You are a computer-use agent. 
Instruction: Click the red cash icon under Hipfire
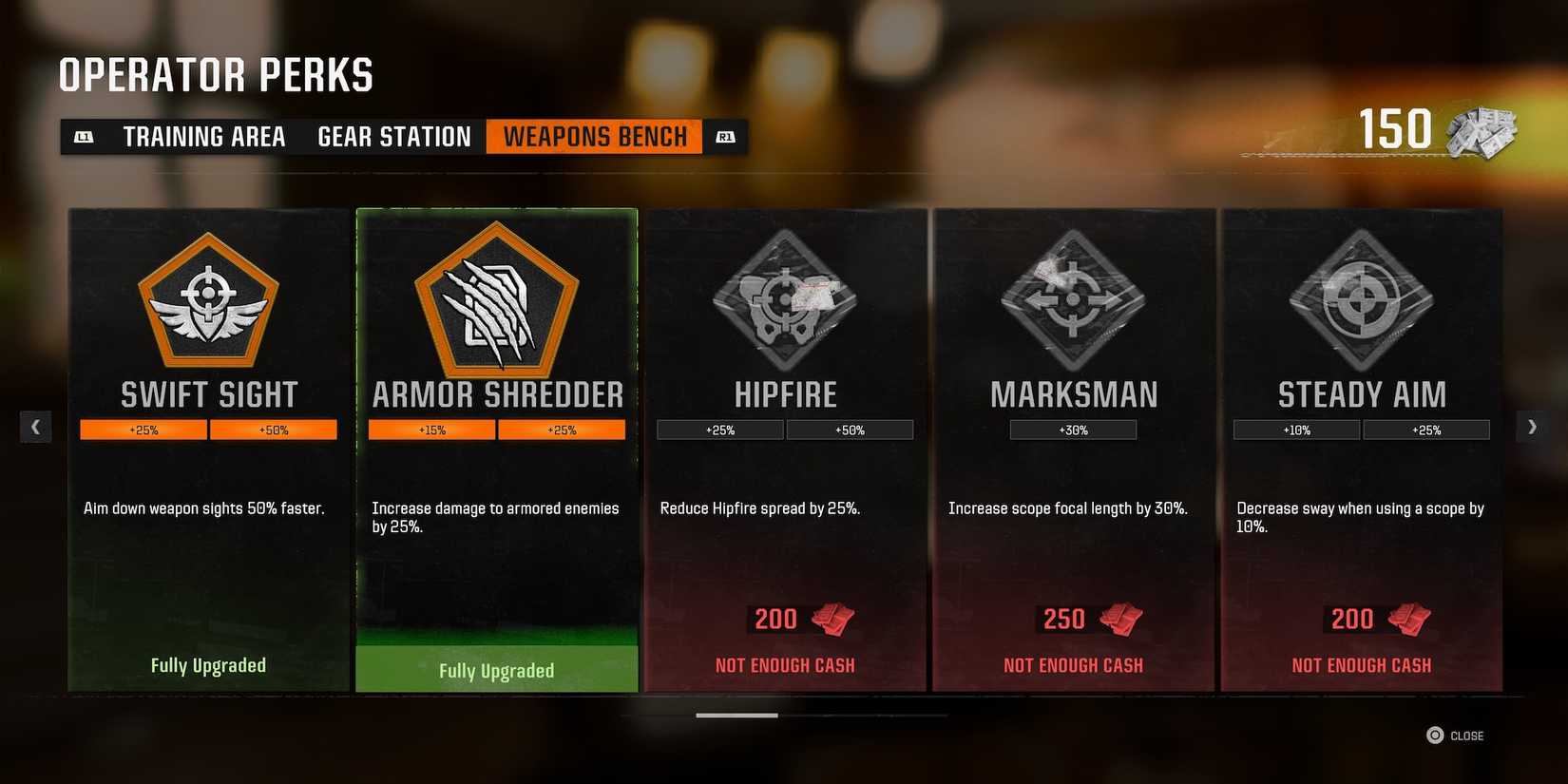click(831, 619)
